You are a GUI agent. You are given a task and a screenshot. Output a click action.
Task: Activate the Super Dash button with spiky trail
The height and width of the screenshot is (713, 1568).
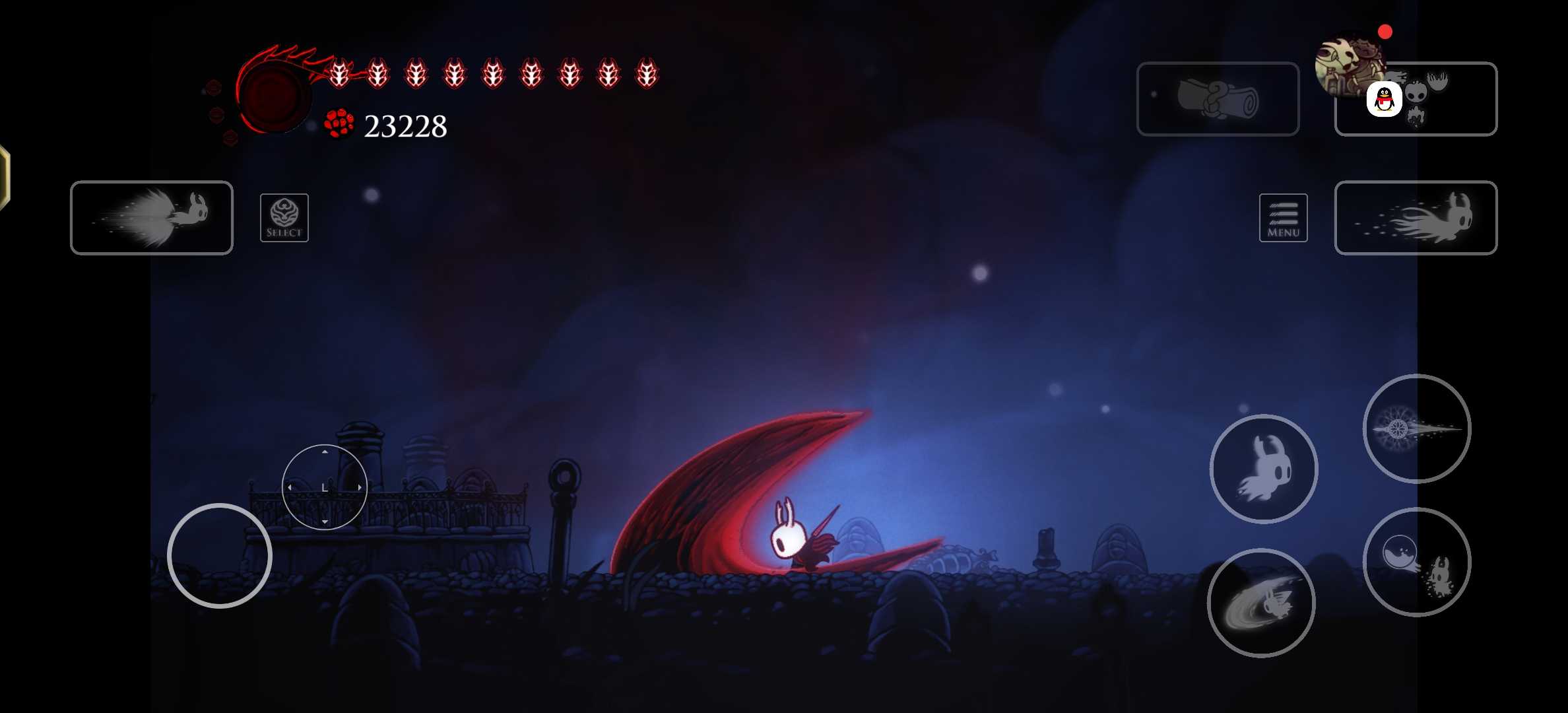point(152,217)
